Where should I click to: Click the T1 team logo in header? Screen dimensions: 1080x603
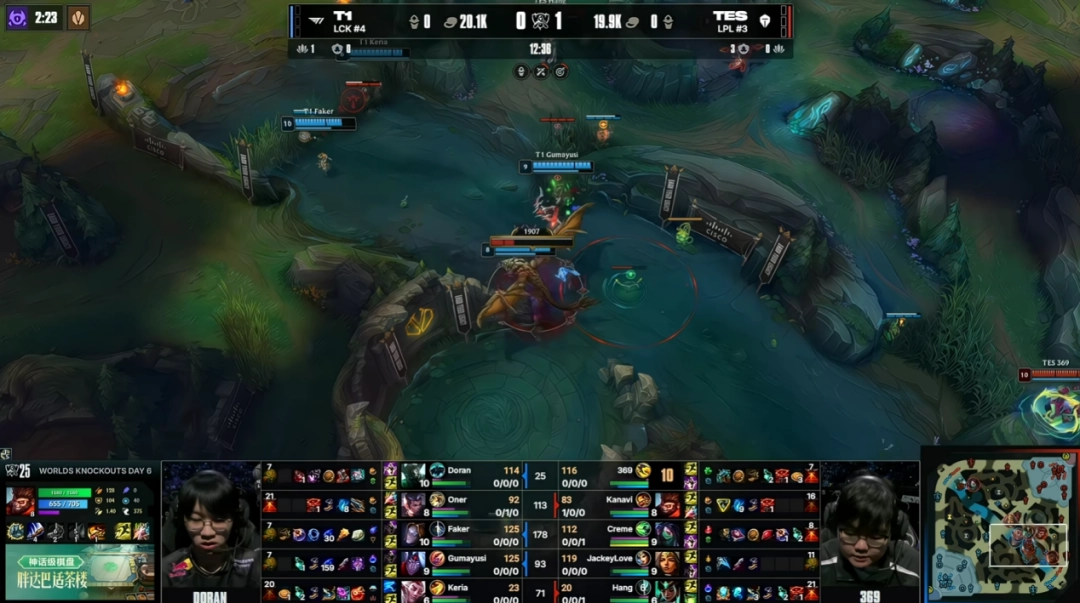[314, 17]
